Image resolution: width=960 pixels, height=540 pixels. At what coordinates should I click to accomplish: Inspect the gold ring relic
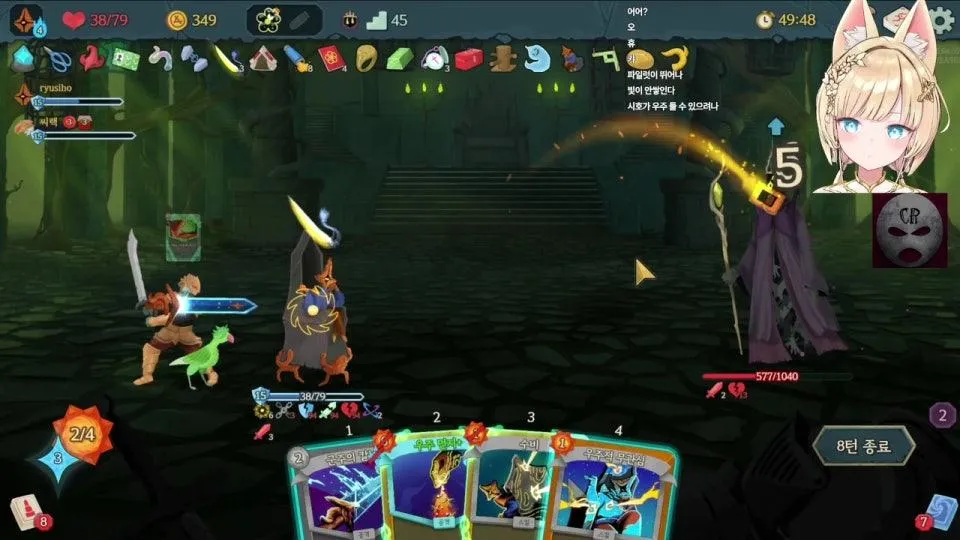(x=365, y=58)
